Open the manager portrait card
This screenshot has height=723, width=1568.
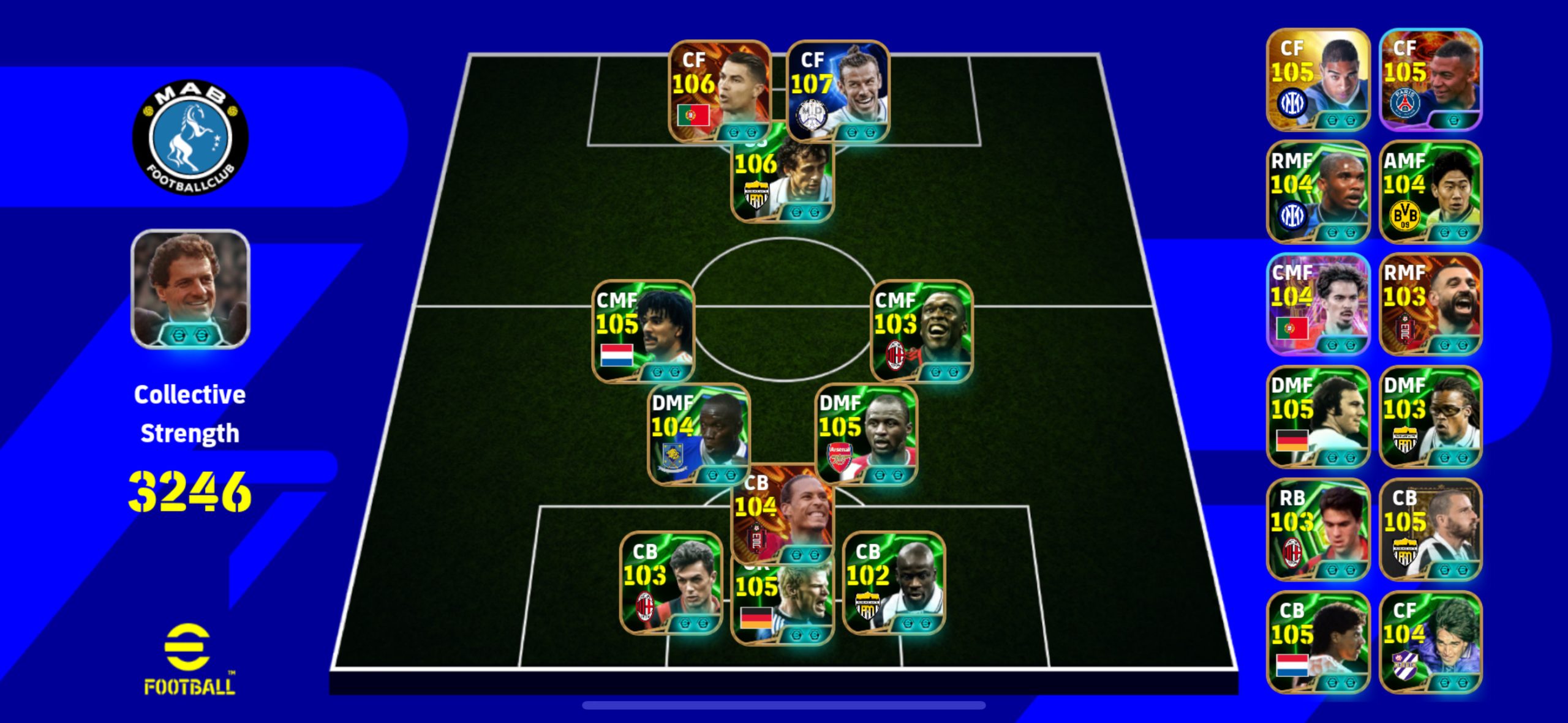pyautogui.click(x=190, y=289)
